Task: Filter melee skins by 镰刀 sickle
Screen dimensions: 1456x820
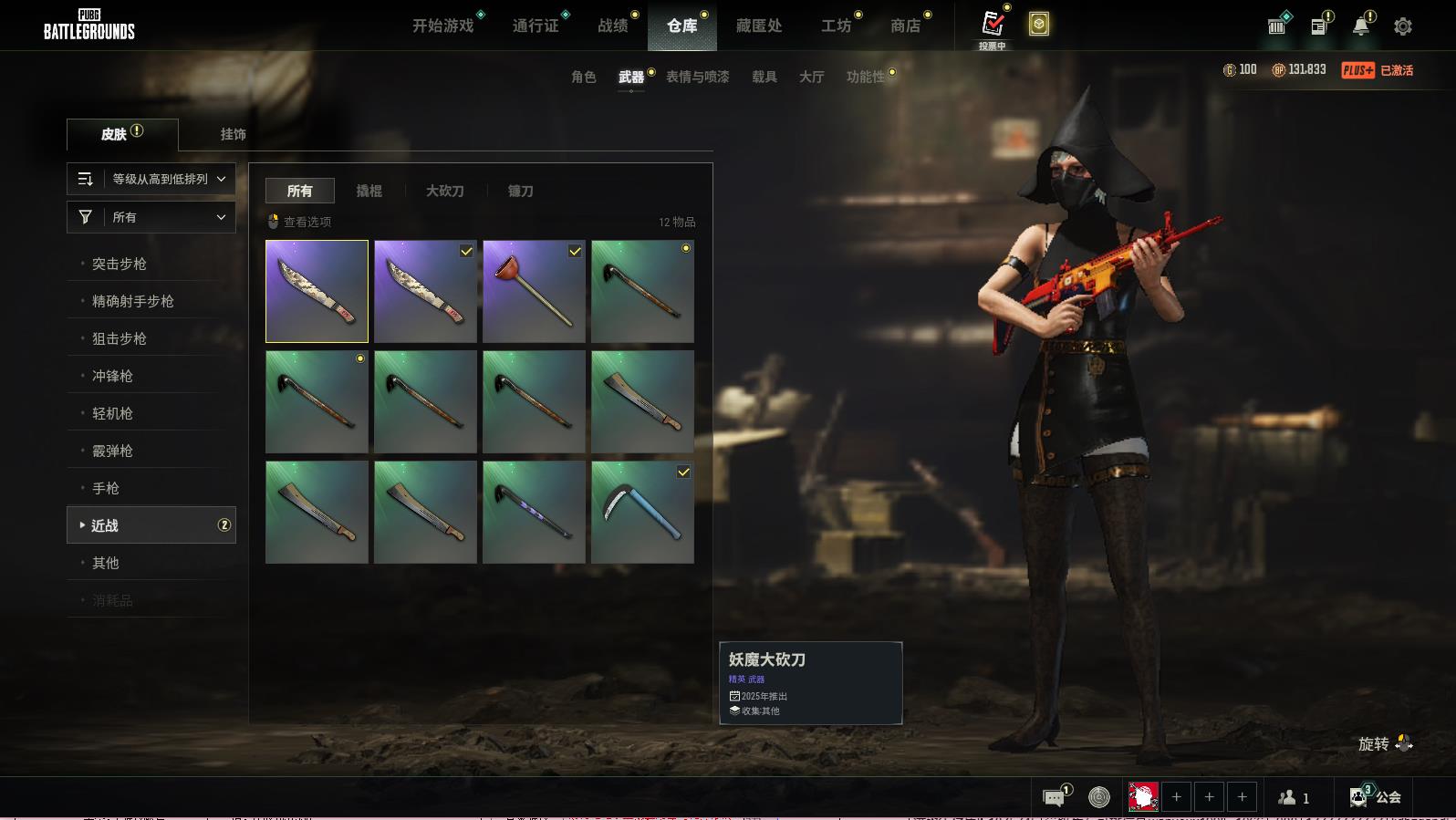Action: pyautogui.click(x=521, y=191)
